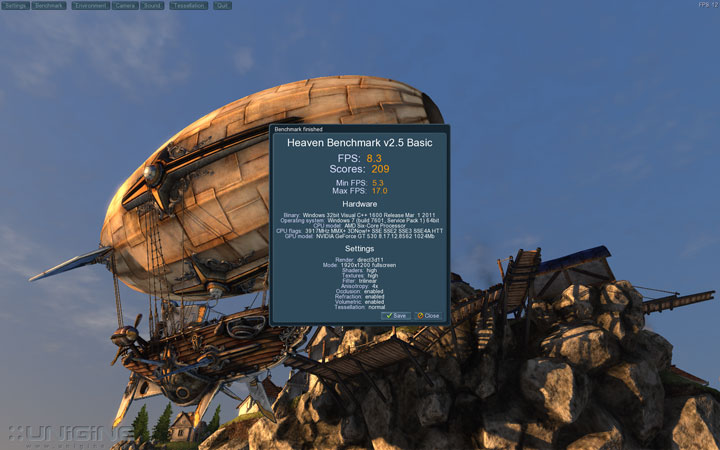Screen dimensions: 720x450
Task: Select the Camera menu
Action: [125, 5]
